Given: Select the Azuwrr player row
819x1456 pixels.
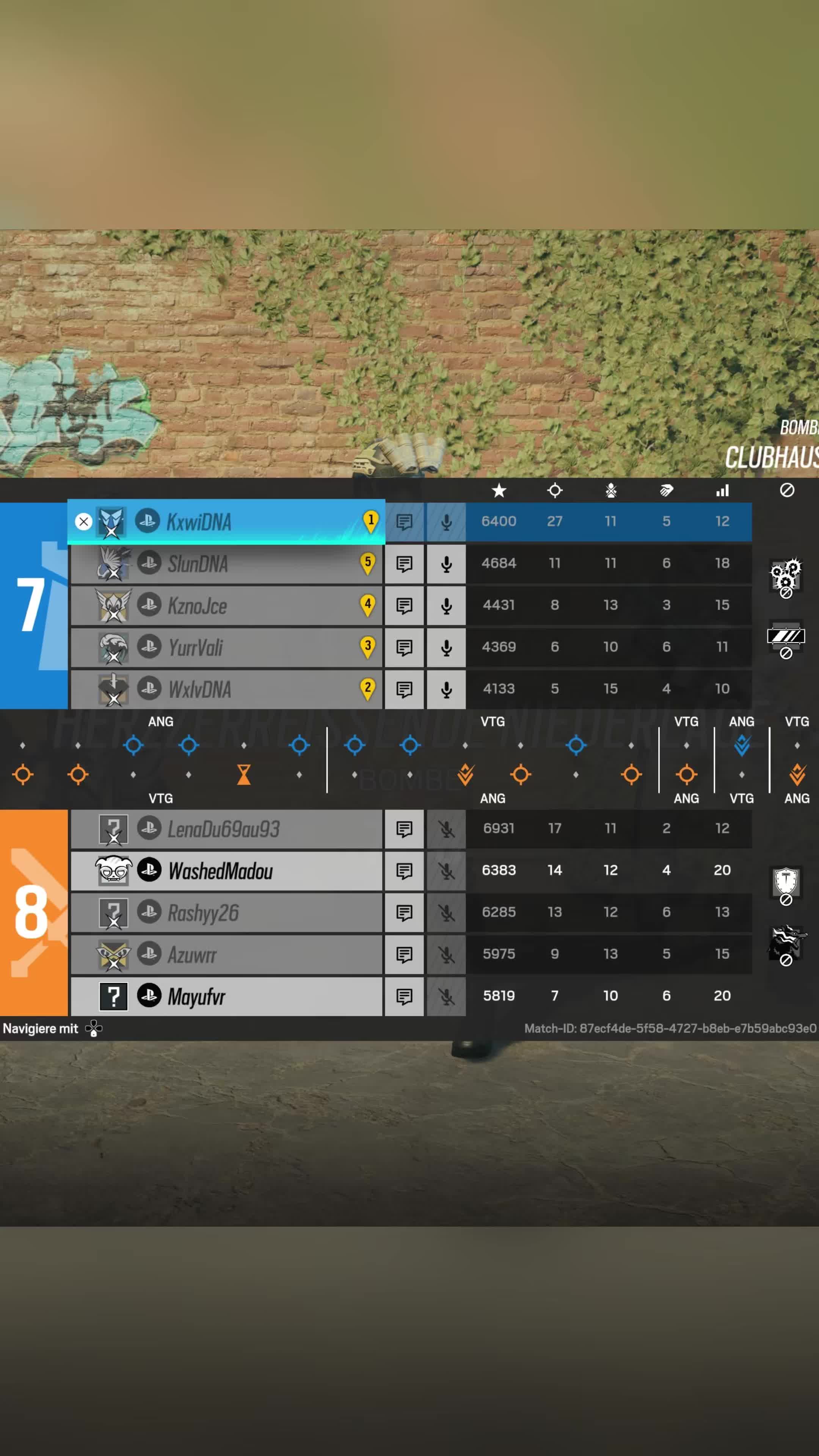Looking at the screenshot, I should pyautogui.click(x=226, y=955).
